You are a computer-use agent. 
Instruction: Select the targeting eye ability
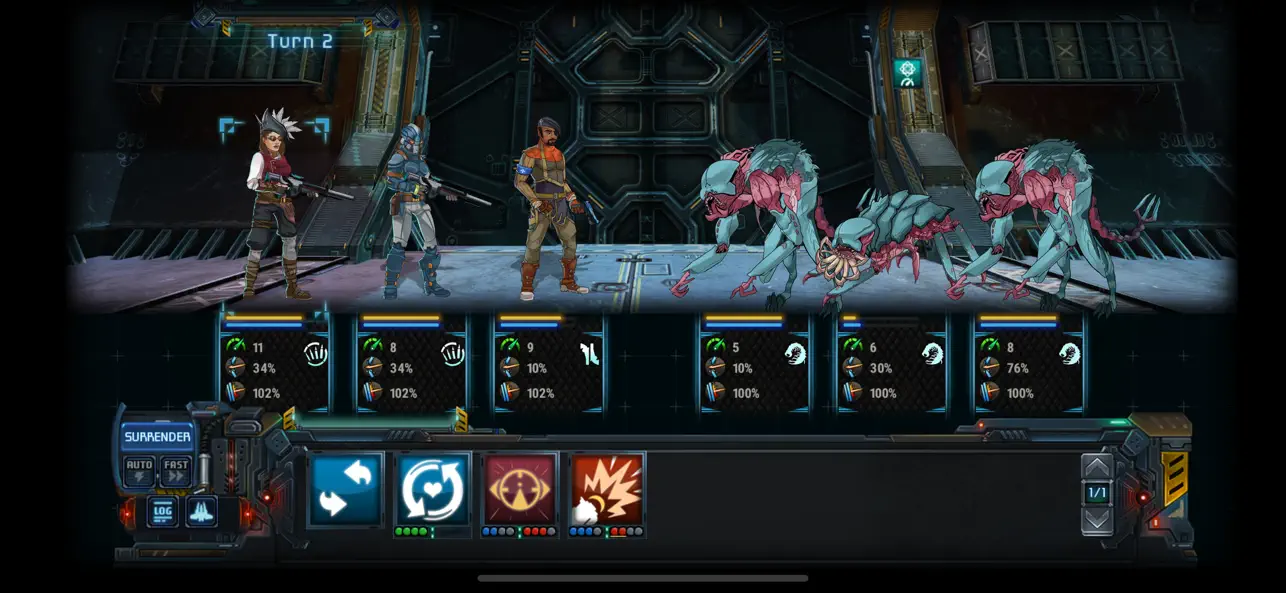(520, 489)
